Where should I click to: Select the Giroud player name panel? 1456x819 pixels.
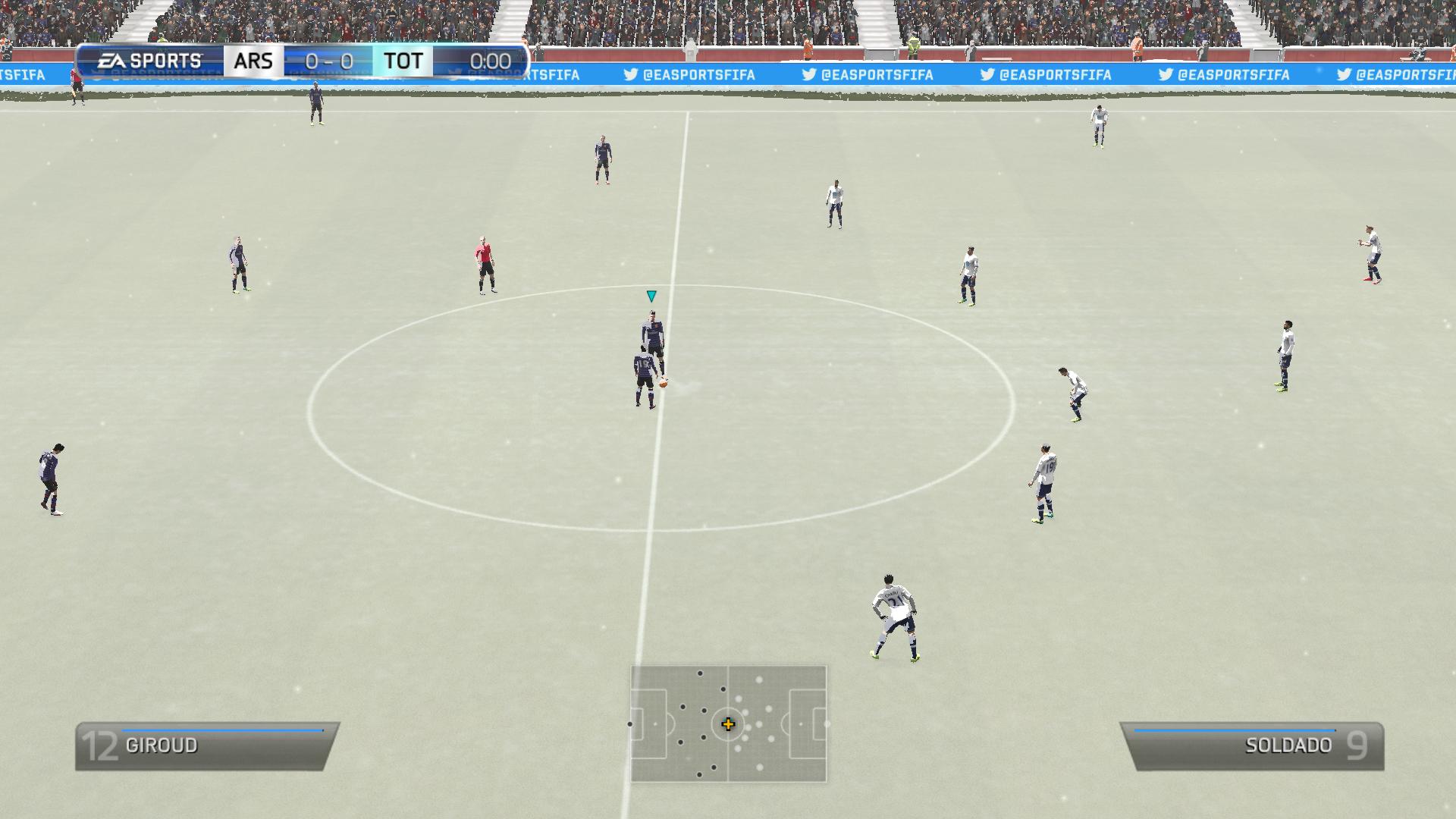click(206, 746)
